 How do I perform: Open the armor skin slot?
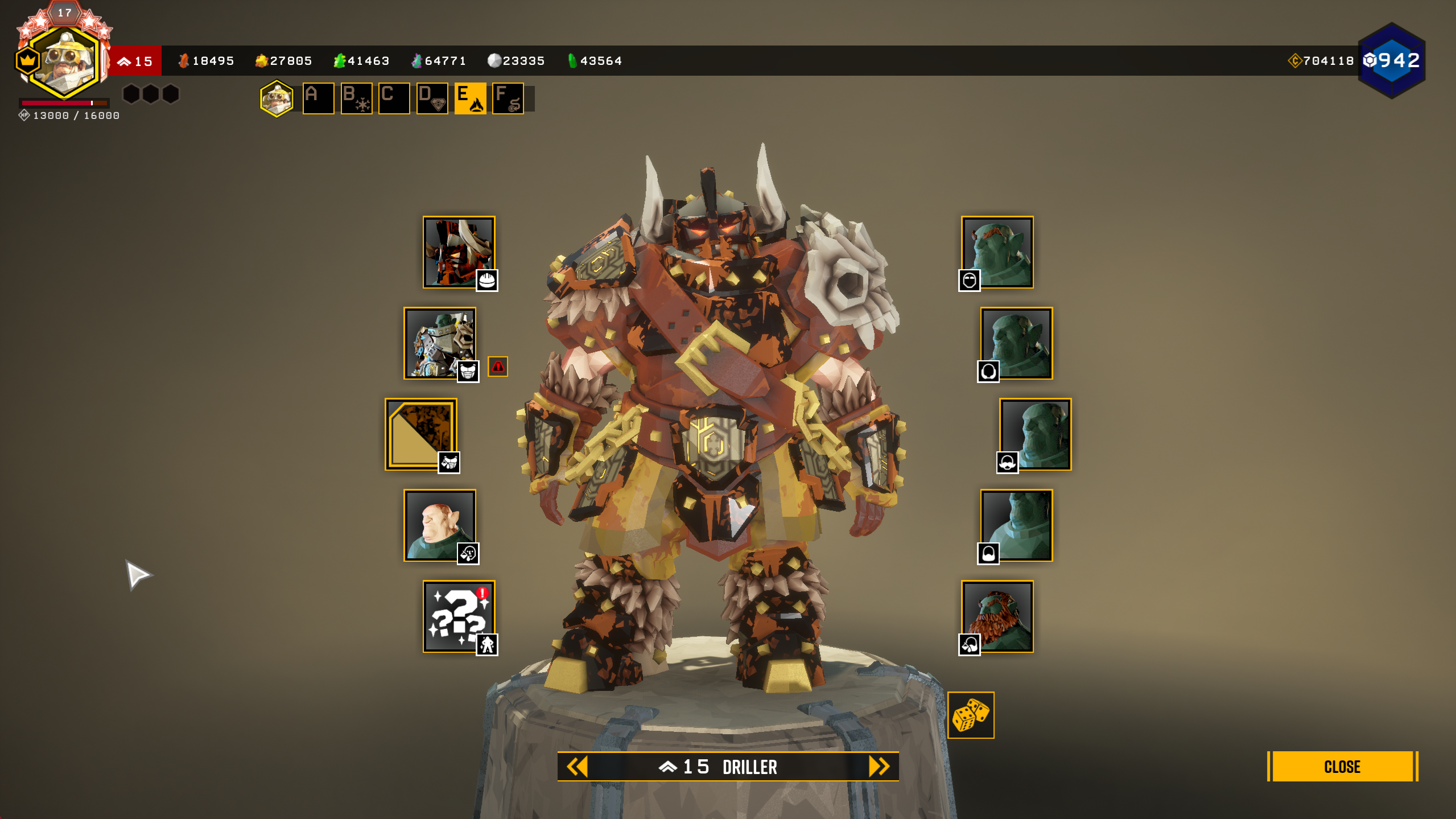pos(440,343)
